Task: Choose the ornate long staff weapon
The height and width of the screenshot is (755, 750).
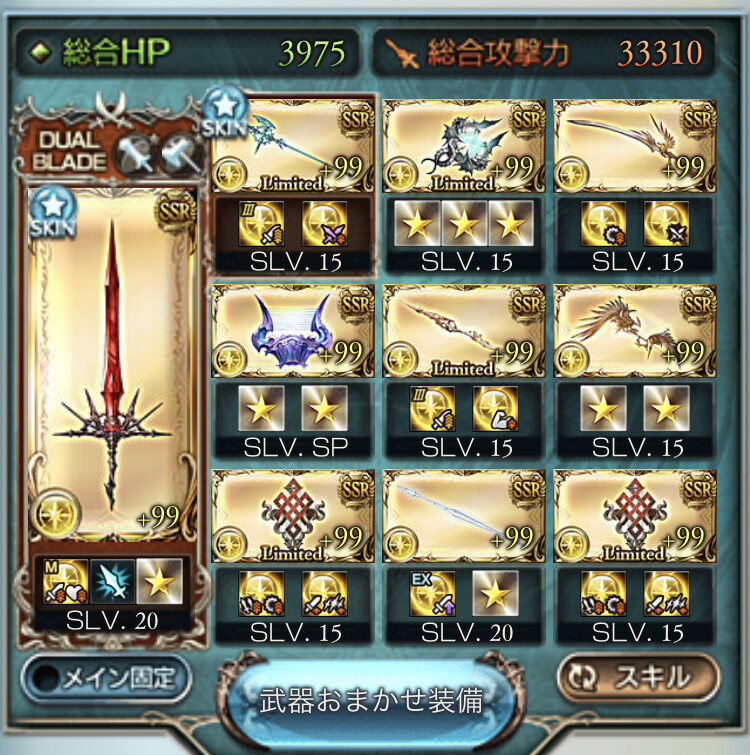Action: coord(464,332)
